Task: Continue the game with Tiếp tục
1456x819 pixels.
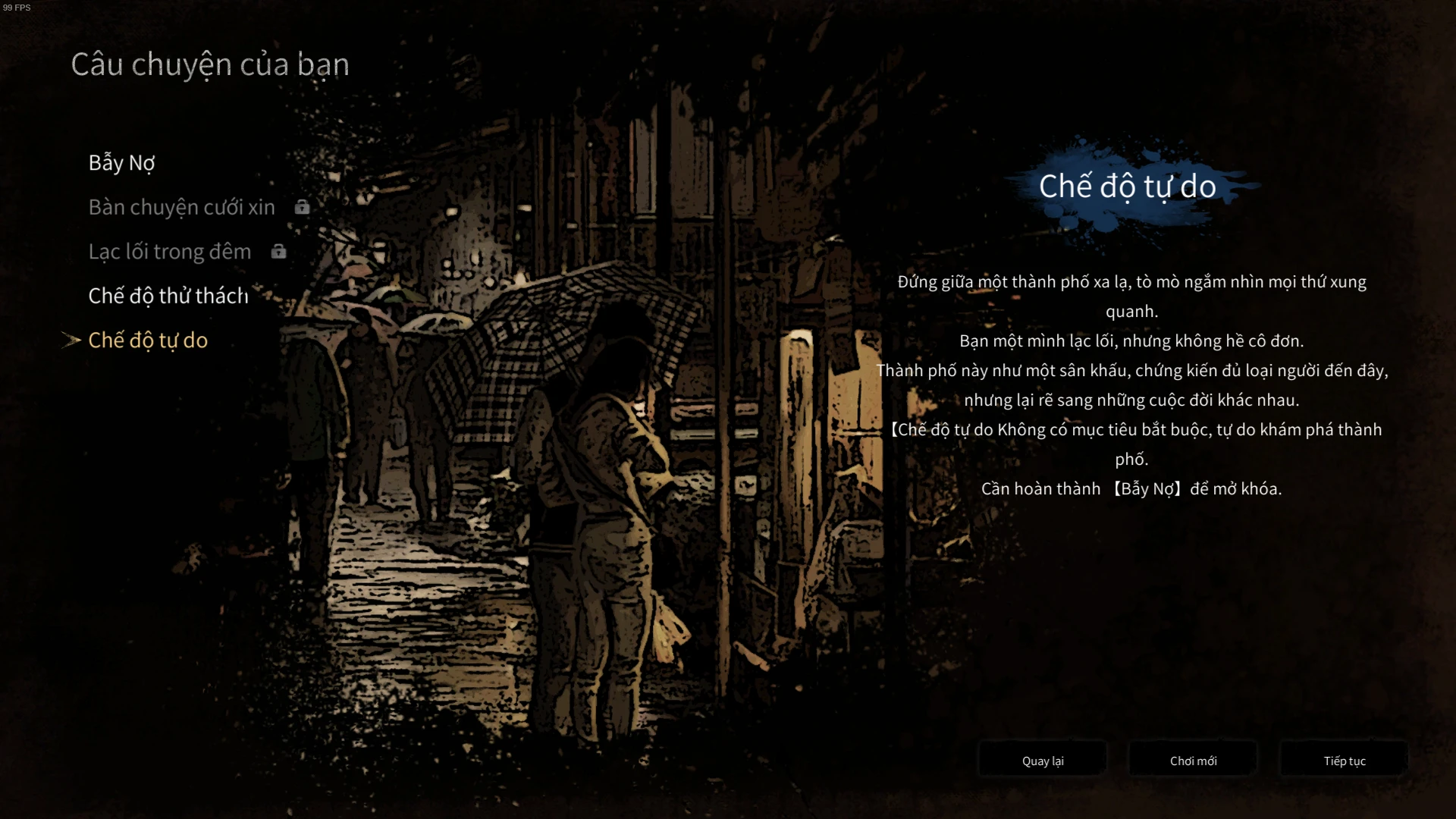Action: tap(1344, 761)
